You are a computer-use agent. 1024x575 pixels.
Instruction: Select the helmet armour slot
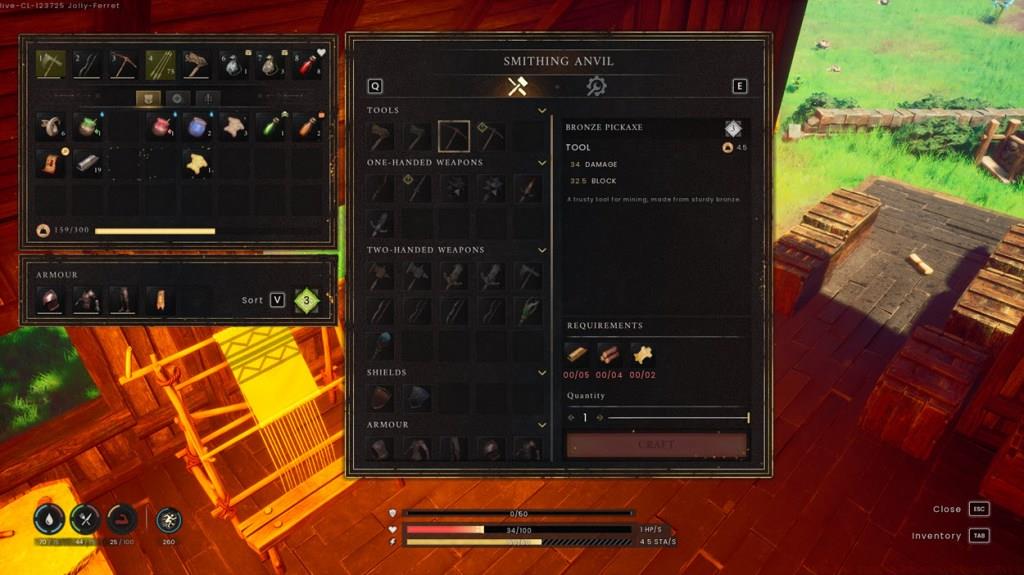[x=49, y=300]
